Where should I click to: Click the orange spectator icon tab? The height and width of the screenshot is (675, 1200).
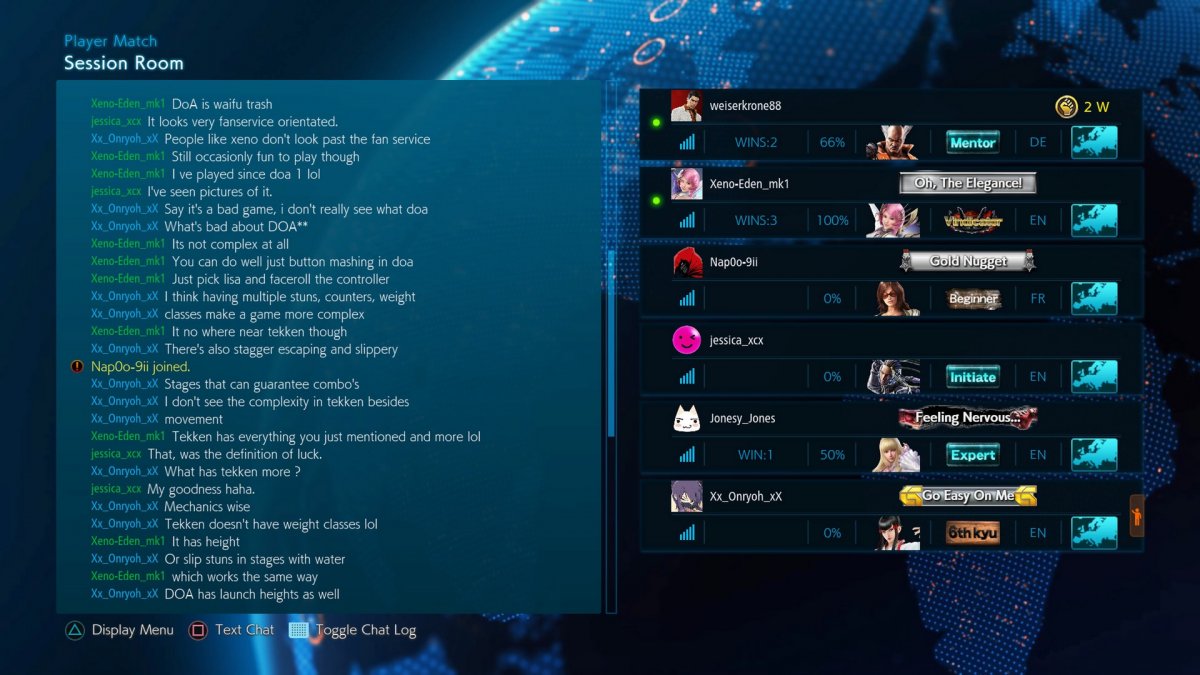click(x=1136, y=516)
